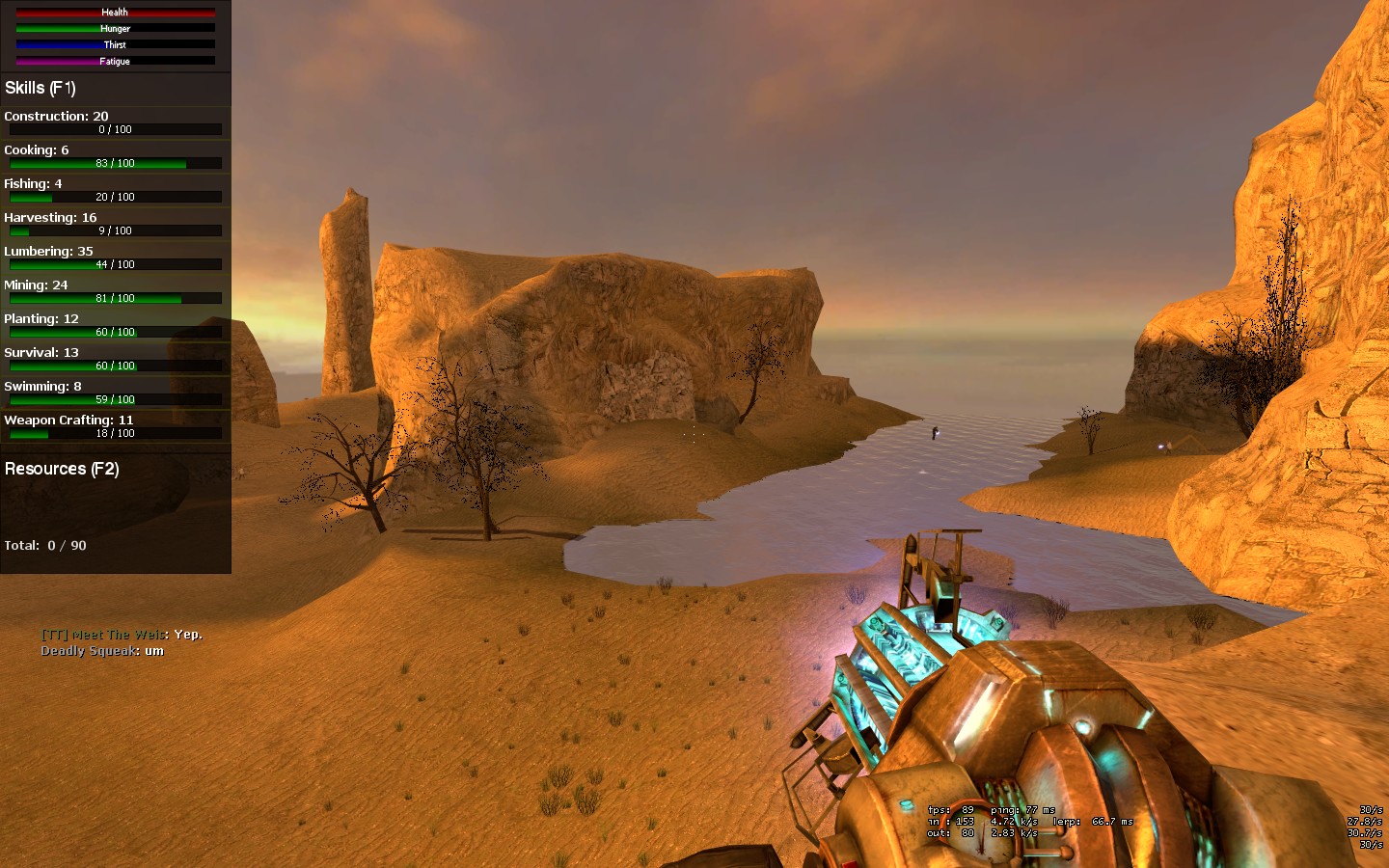Open the Resources (F2) panel header
Image resolution: width=1389 pixels, height=868 pixels.
62,470
